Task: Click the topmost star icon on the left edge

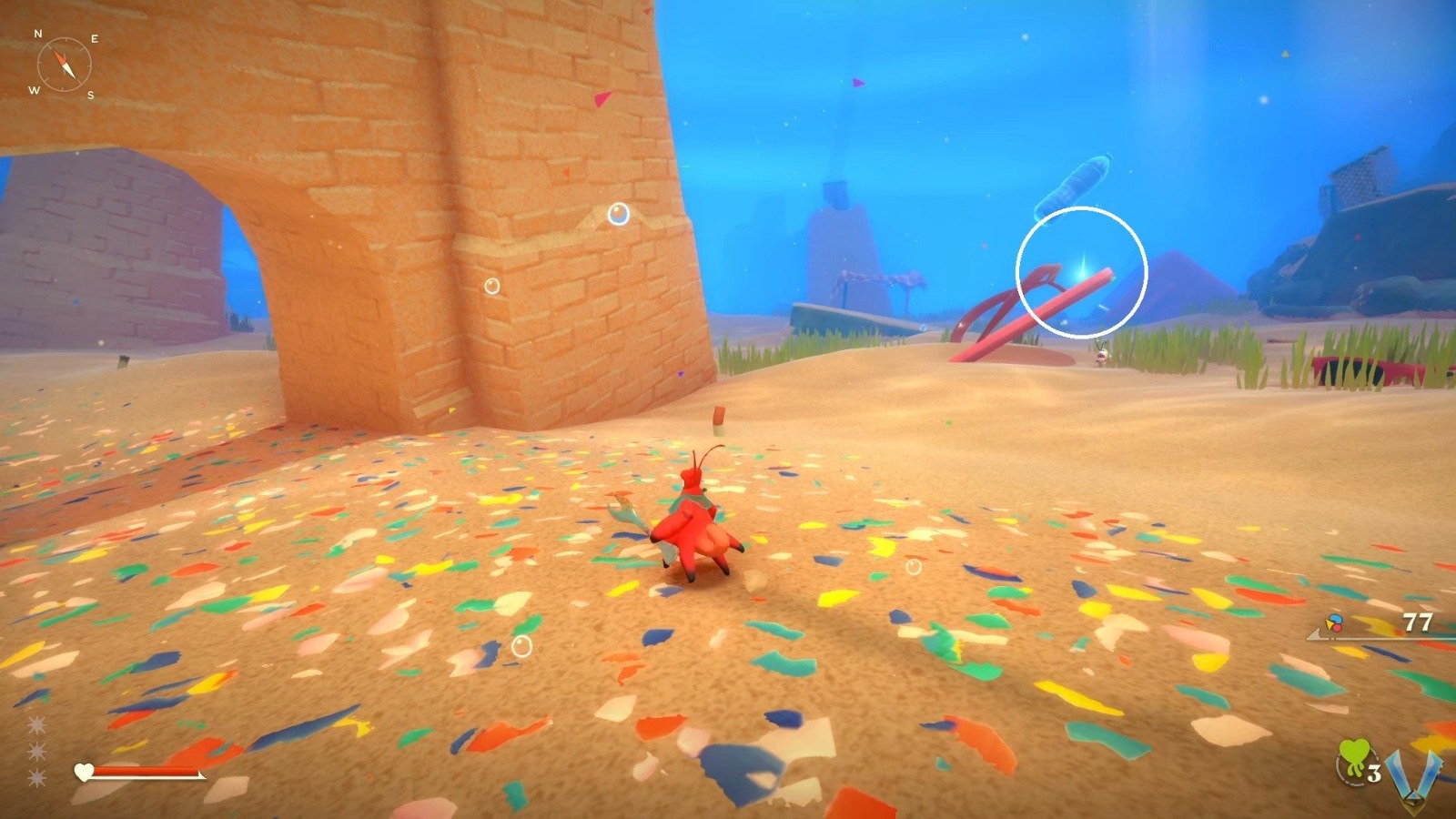Action: tap(36, 725)
